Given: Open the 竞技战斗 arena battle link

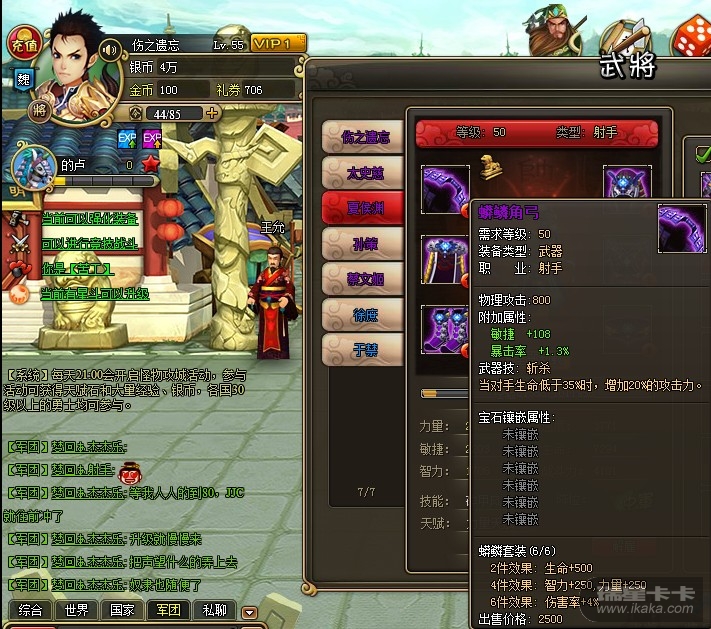Looking at the screenshot, I should [89, 243].
